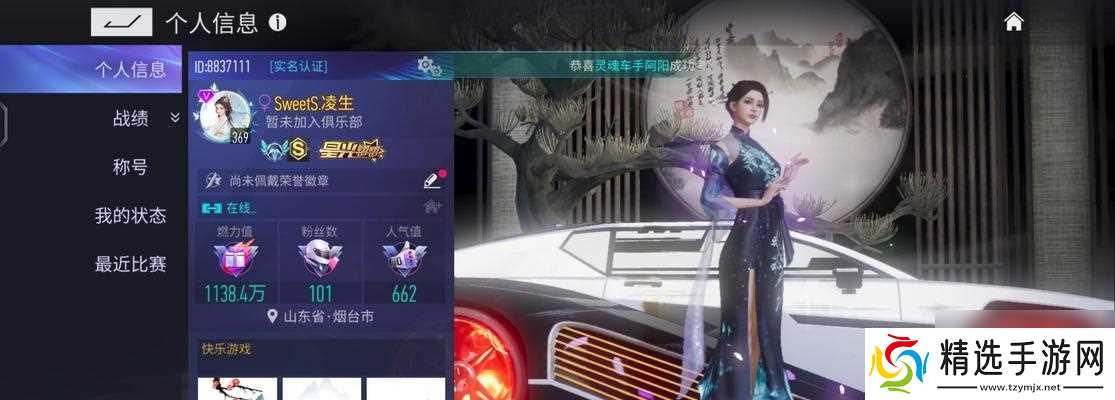
Task: Click the 实名认证 link
Action: coord(298,67)
